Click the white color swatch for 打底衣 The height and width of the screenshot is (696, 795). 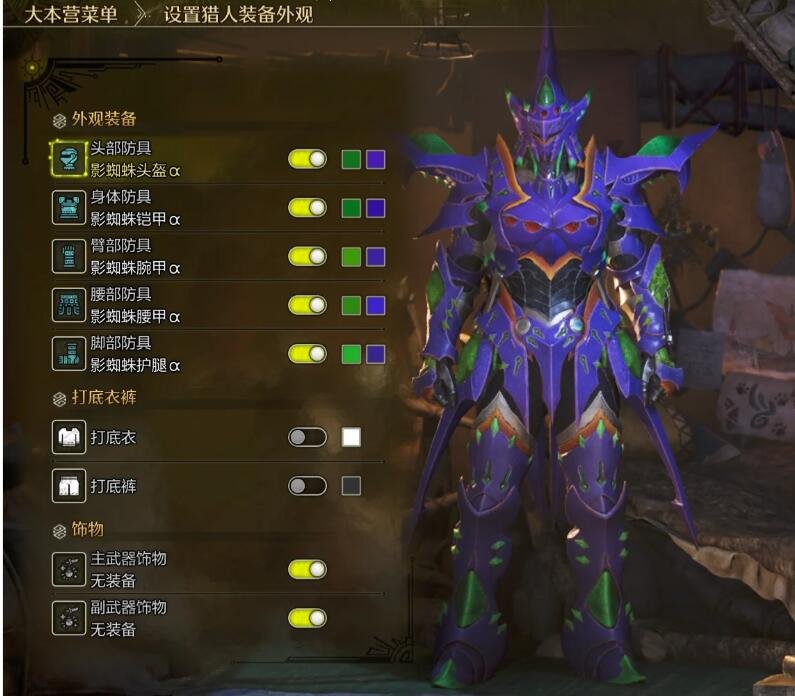tap(351, 437)
